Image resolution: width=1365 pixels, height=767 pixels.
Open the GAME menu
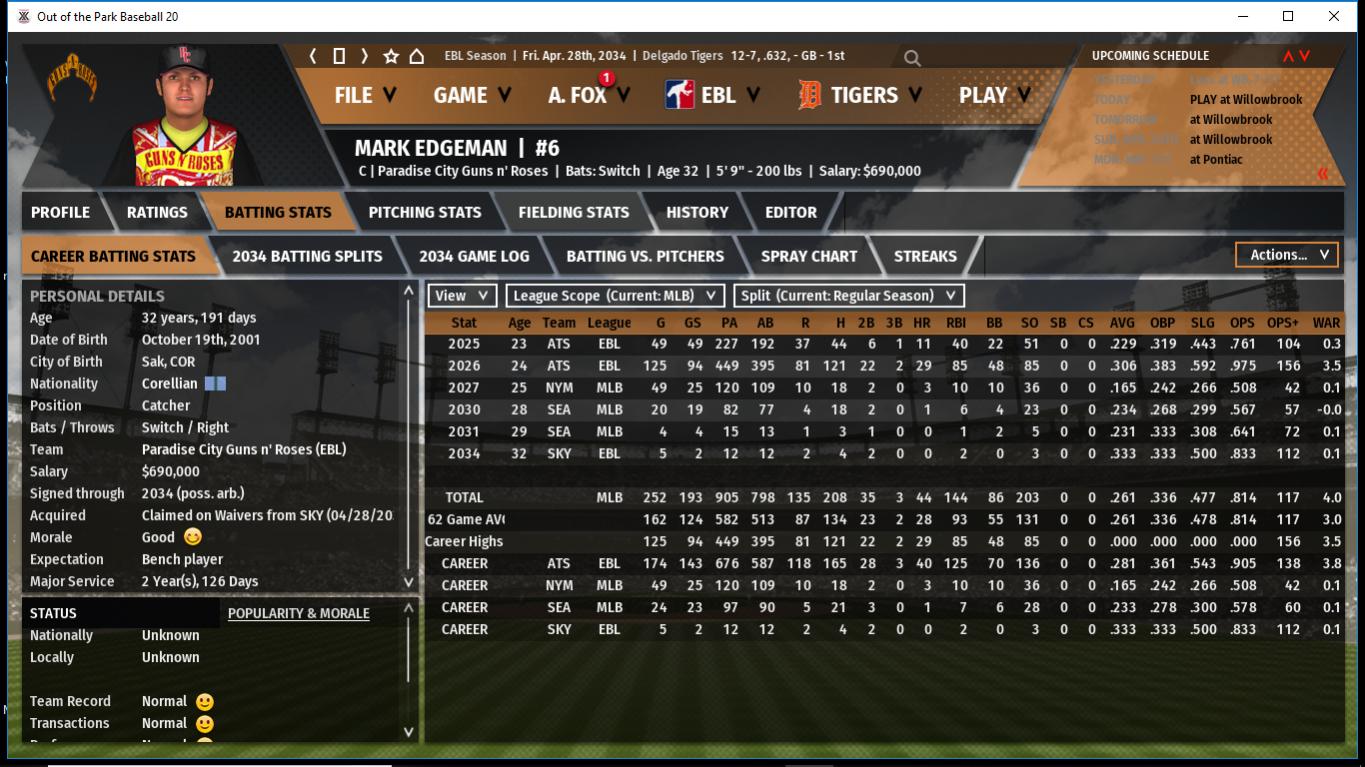(472, 95)
